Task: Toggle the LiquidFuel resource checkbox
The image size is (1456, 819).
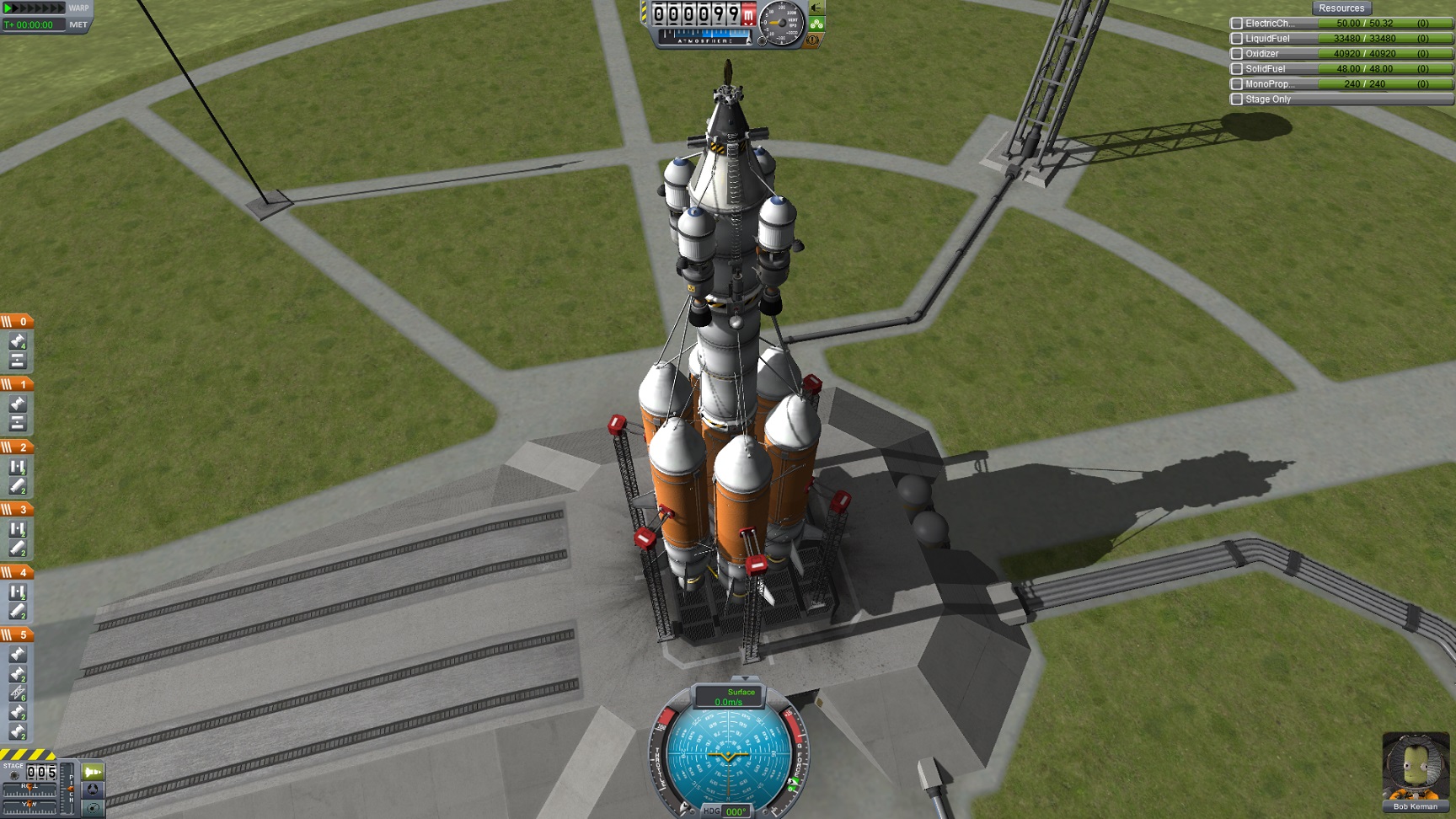Action: pyautogui.click(x=1236, y=39)
